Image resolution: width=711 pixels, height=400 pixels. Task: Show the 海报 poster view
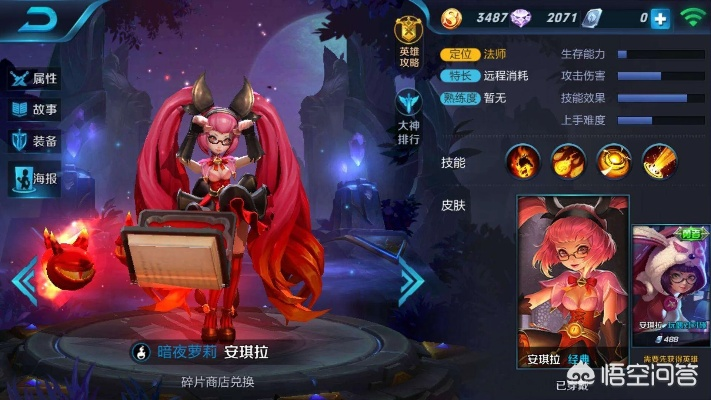pyautogui.click(x=34, y=178)
